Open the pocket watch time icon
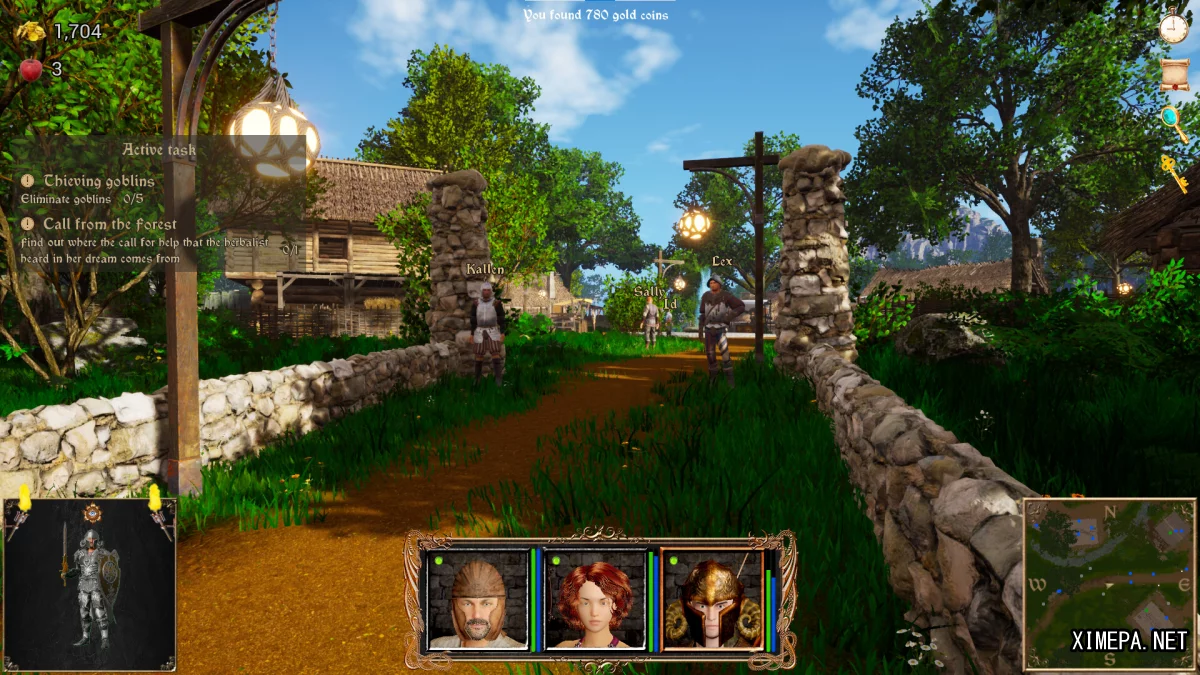 [1174, 26]
